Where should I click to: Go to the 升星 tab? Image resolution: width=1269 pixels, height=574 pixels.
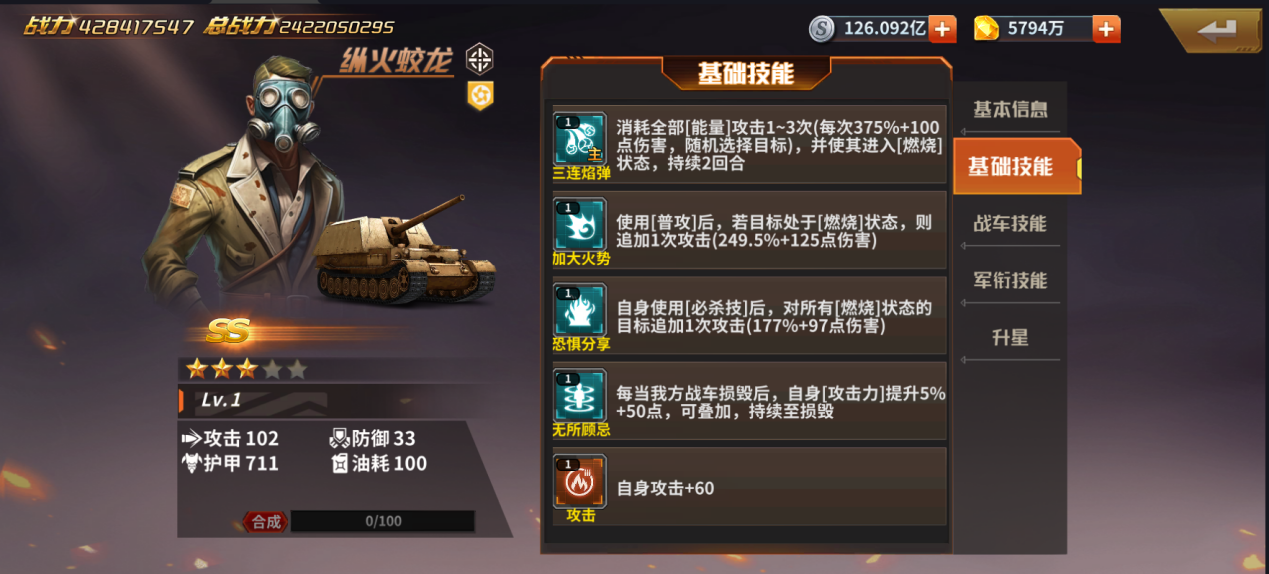click(x=1010, y=337)
